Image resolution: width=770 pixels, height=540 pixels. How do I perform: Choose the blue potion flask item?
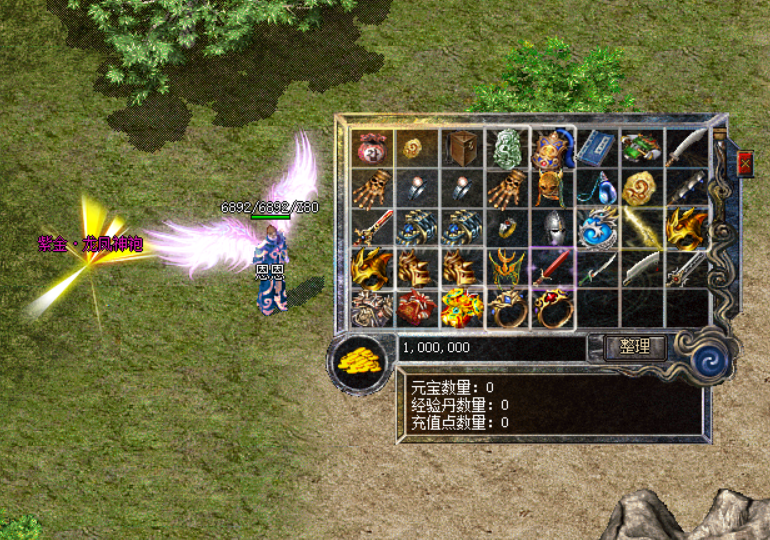[x=597, y=187]
